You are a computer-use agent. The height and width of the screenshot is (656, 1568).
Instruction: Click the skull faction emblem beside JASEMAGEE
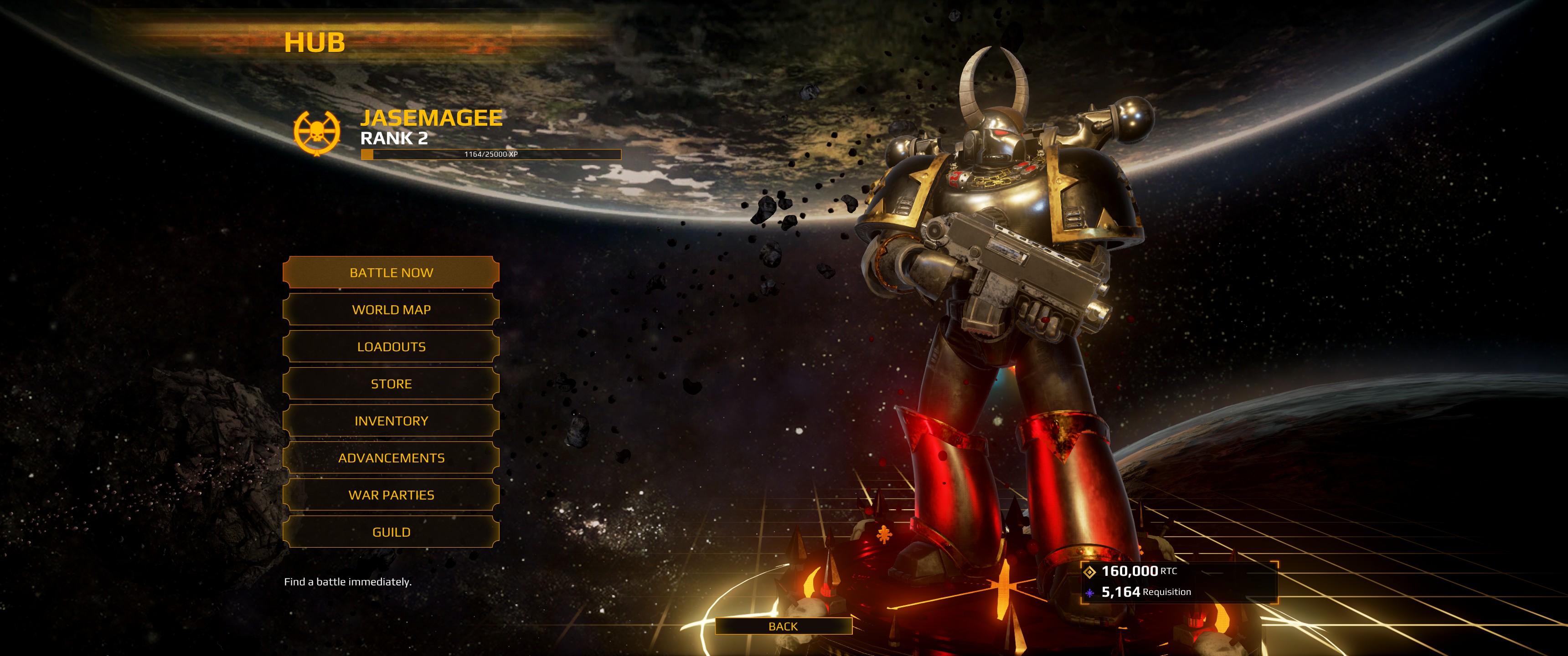tap(316, 133)
